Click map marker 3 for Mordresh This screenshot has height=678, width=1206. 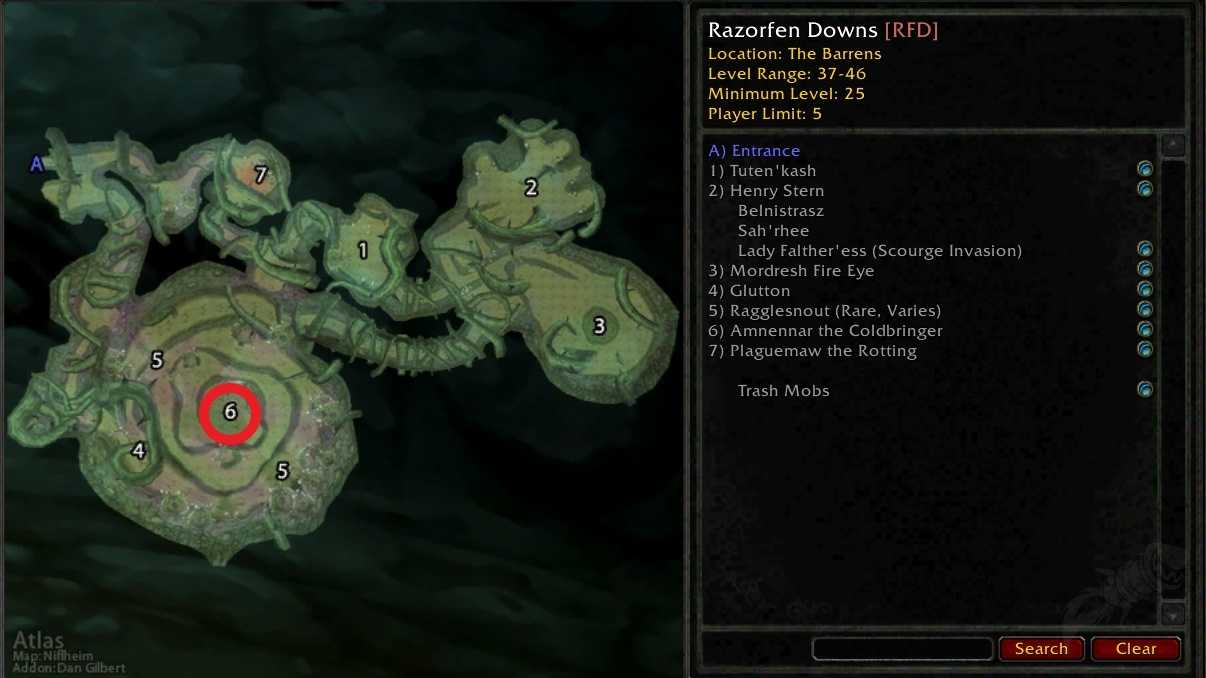(x=599, y=326)
